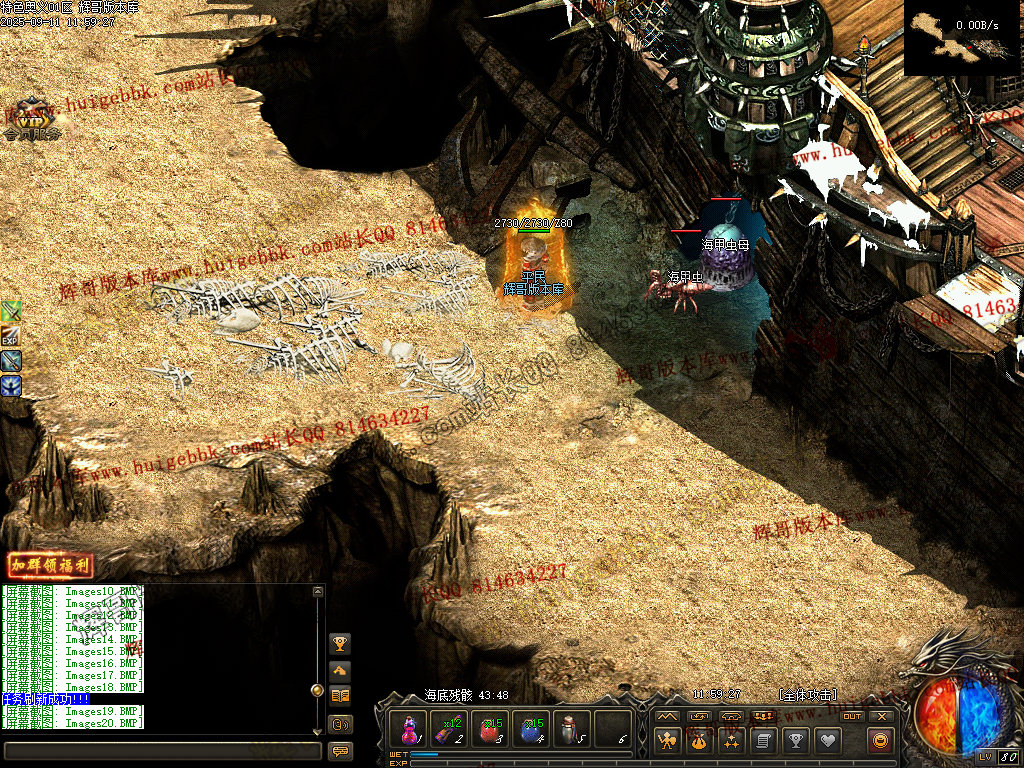Screen dimensions: 1024x768
Task: Click the 加群领福利 banner button
Action: [50, 565]
